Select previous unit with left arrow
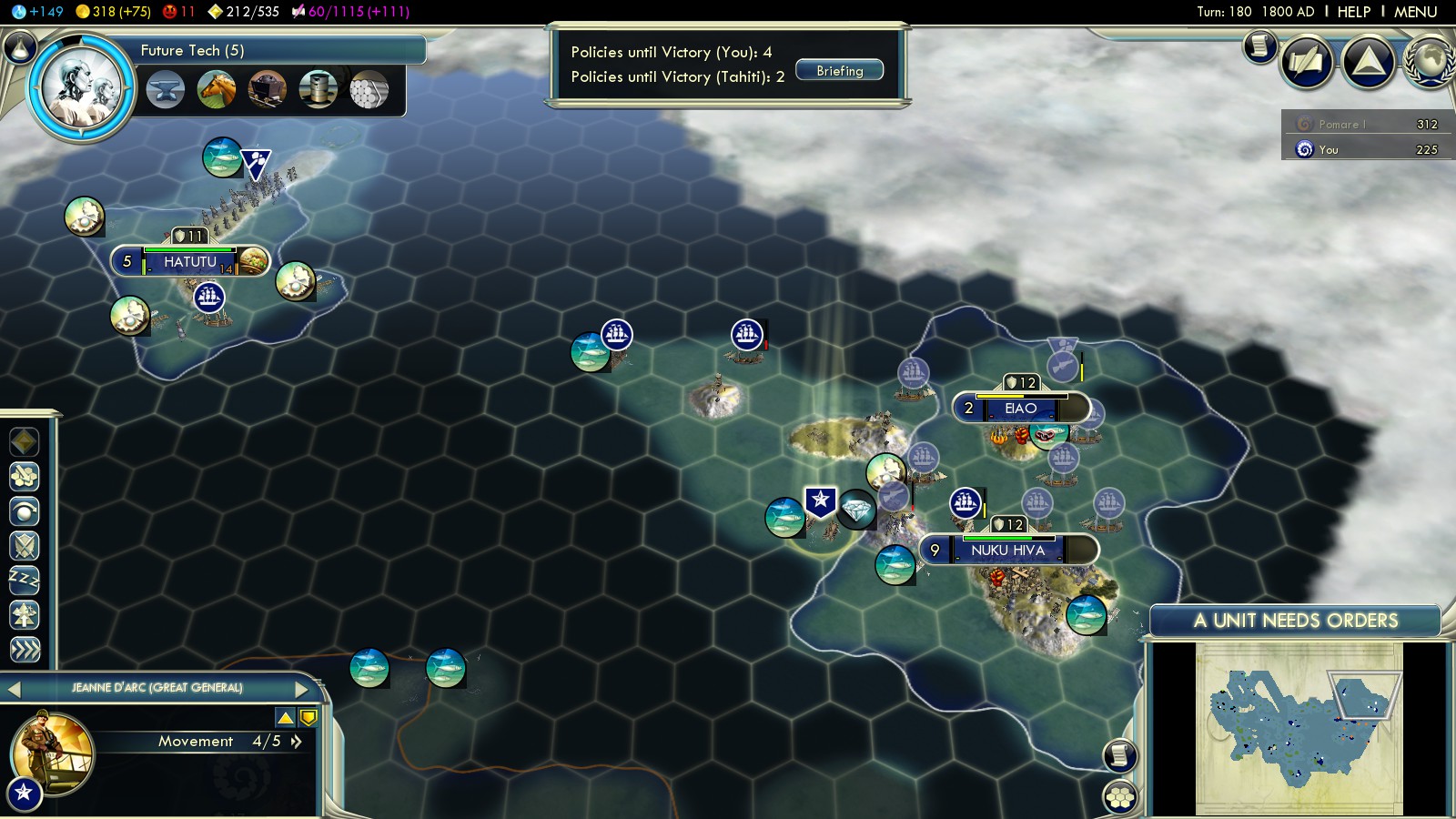Image resolution: width=1456 pixels, height=819 pixels. (14, 689)
